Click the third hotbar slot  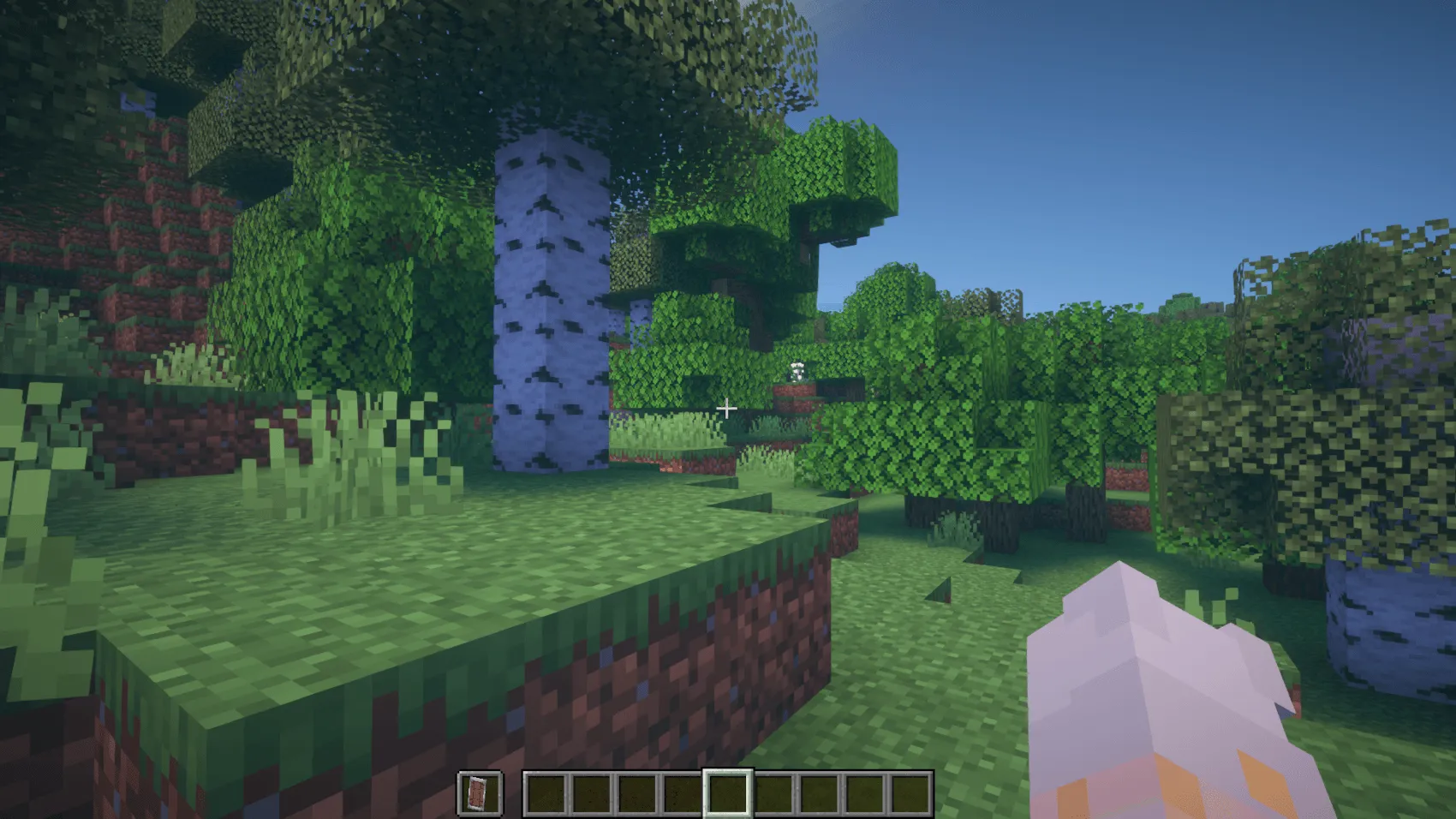point(639,794)
